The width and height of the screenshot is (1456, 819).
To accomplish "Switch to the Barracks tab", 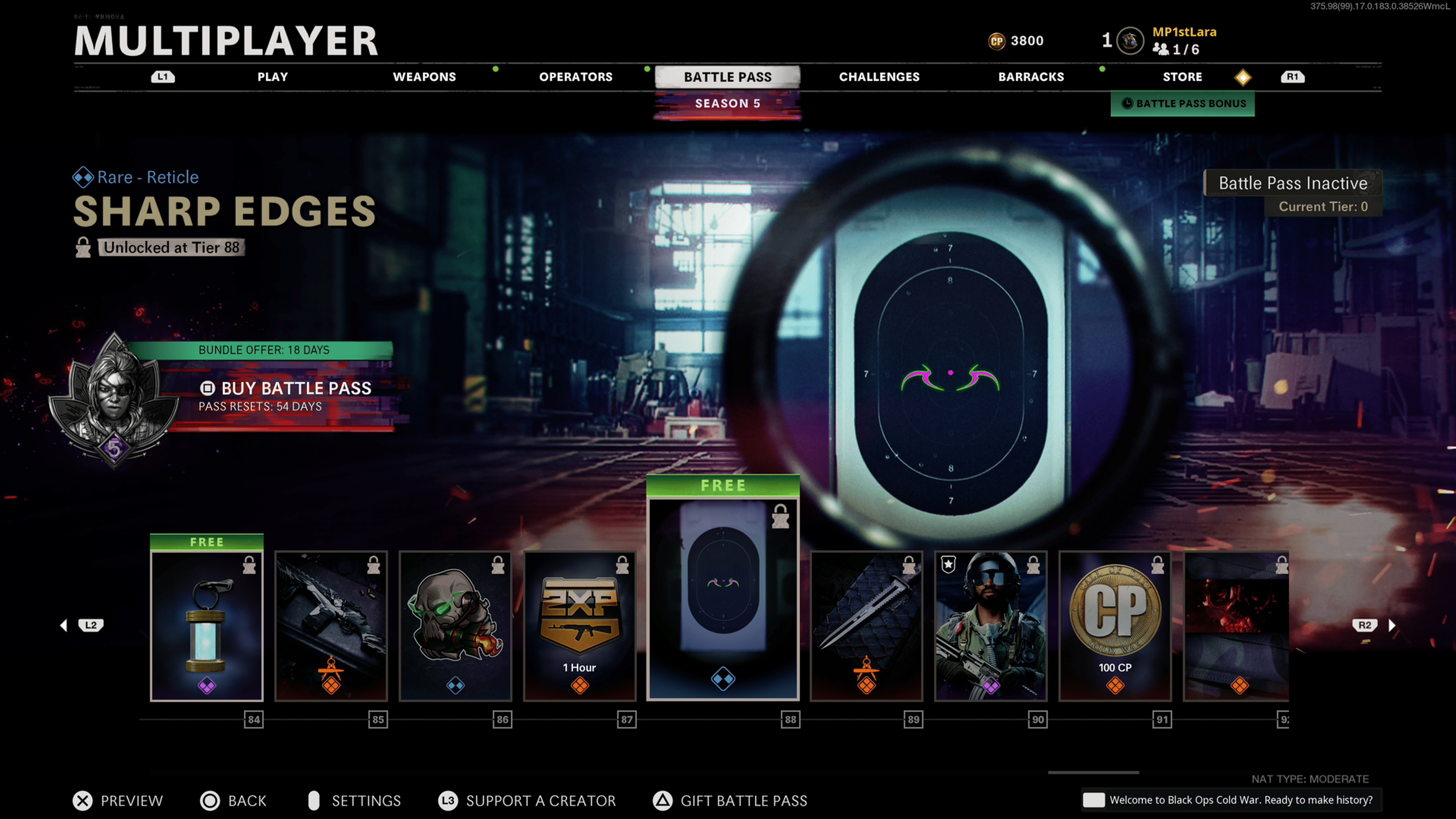I will pyautogui.click(x=1031, y=77).
